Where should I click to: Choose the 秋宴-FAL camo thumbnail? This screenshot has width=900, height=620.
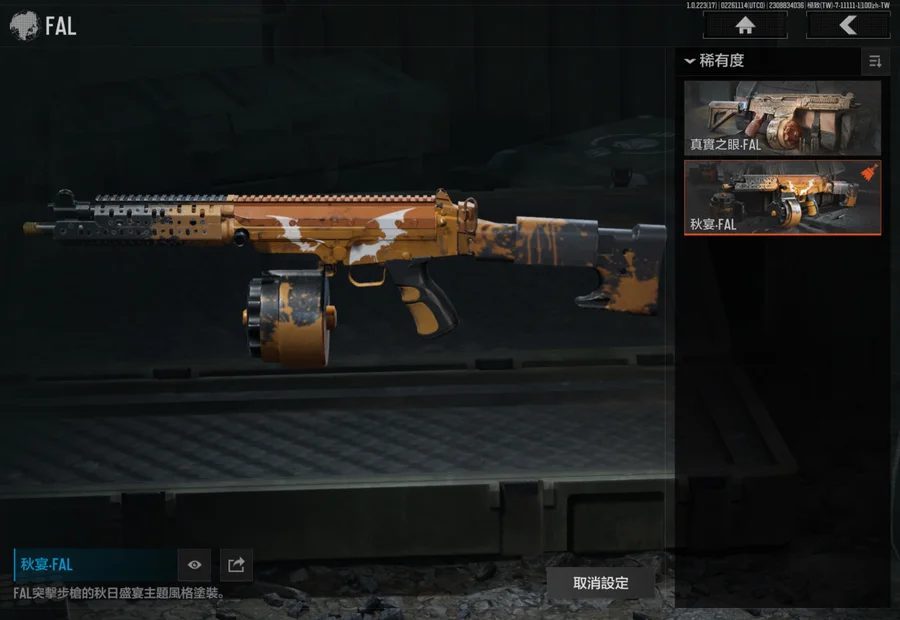pos(782,198)
